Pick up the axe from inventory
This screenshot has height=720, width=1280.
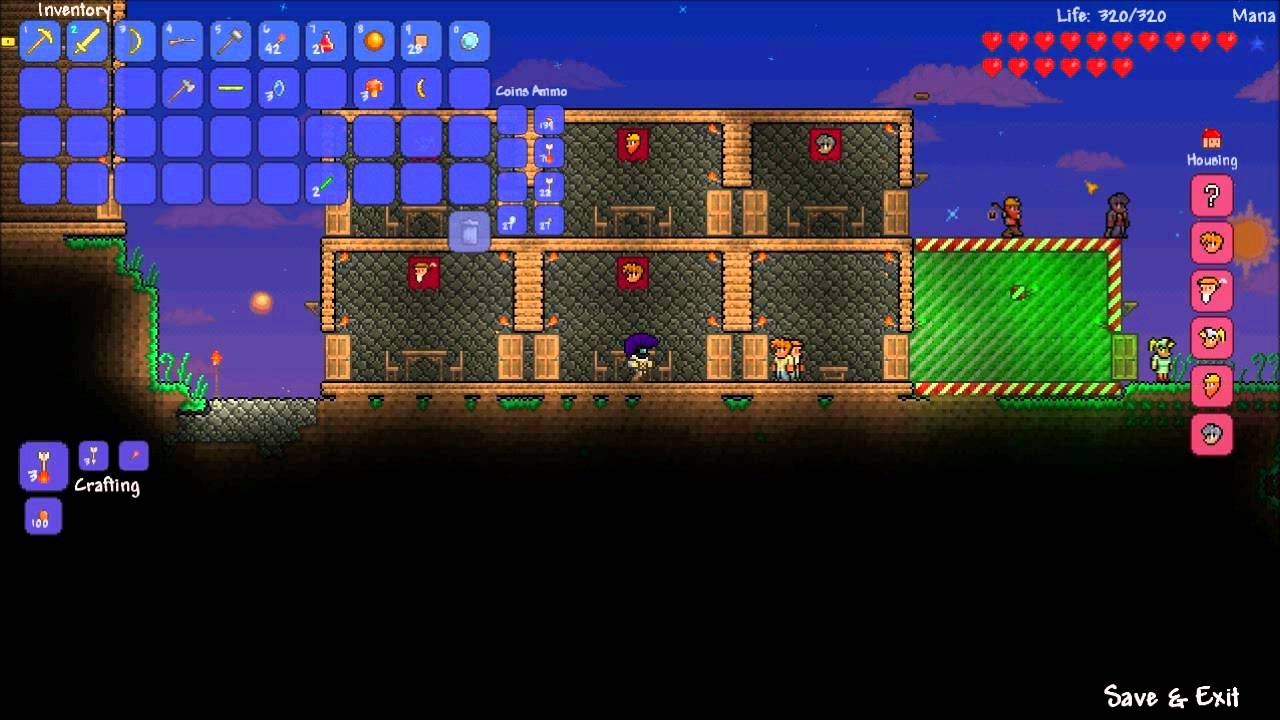pos(182,89)
